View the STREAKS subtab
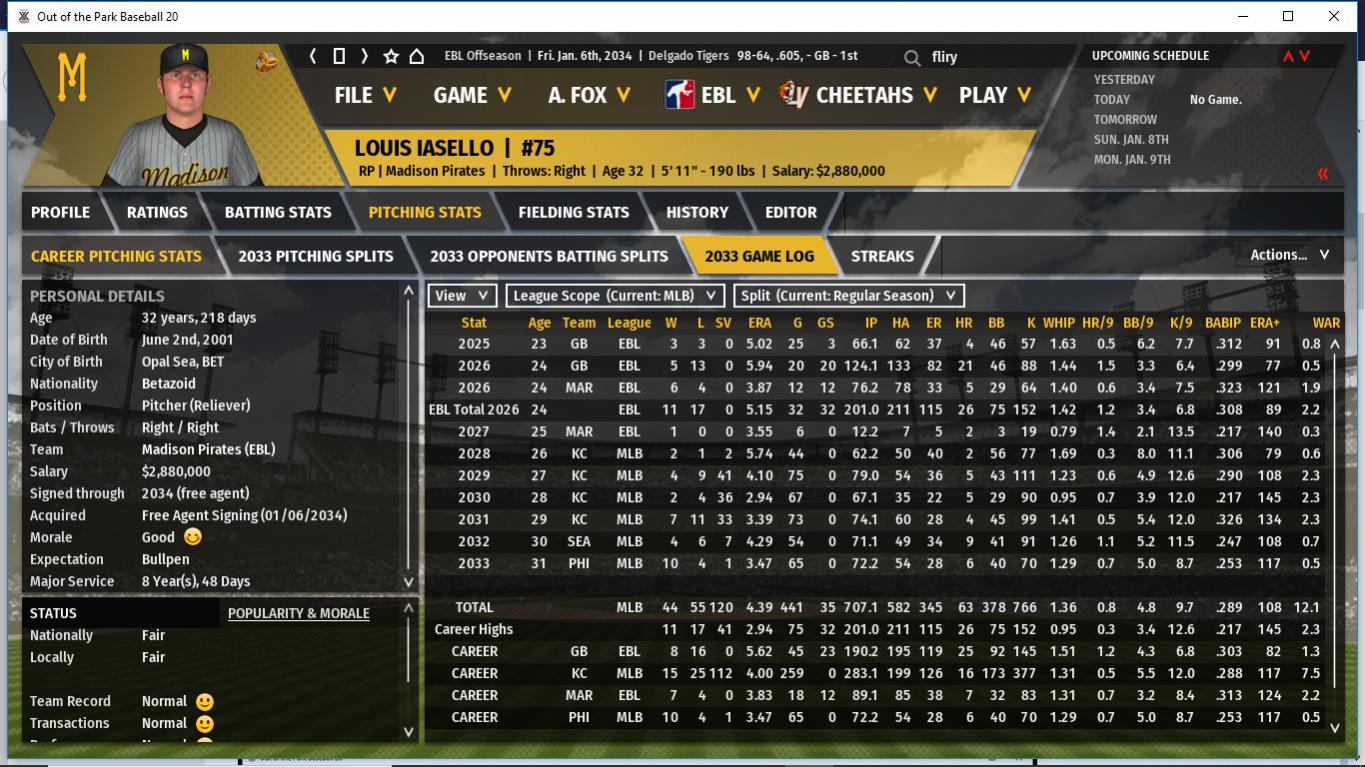The width and height of the screenshot is (1365, 767). point(882,256)
